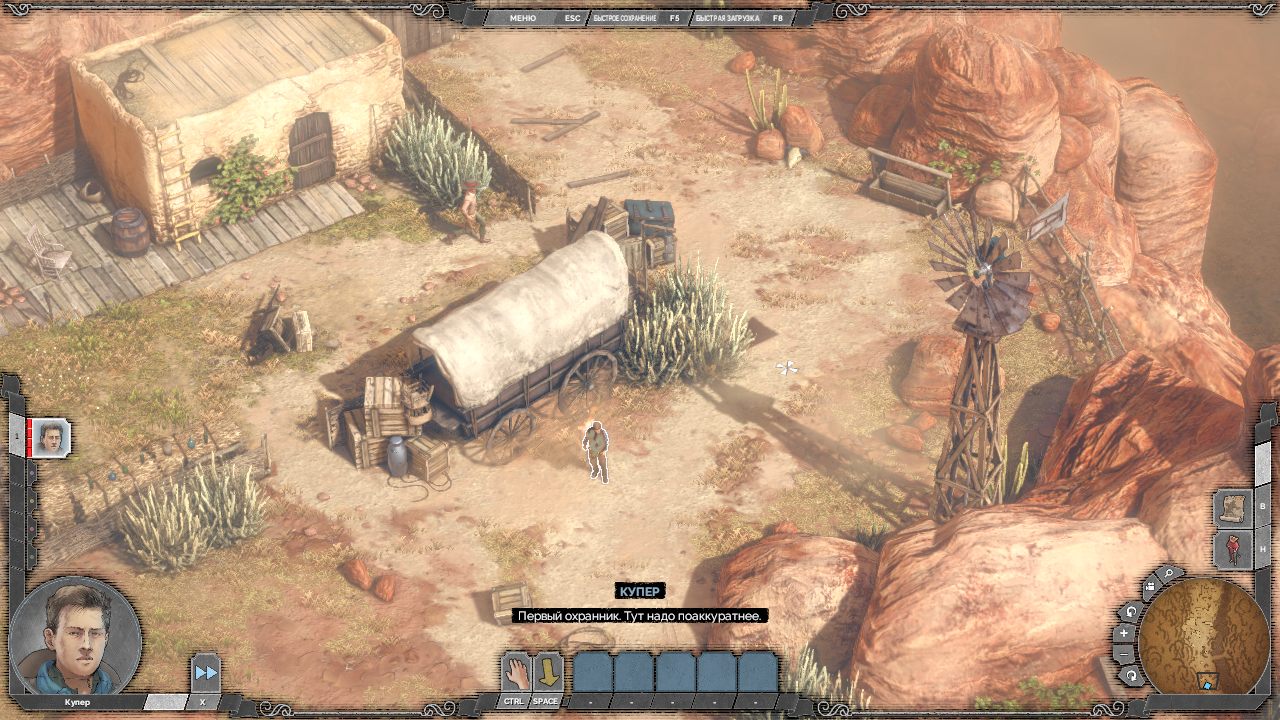The height and width of the screenshot is (720, 1280).
Task: Rotate camera with the upper rotation arrow button
Action: [x=1132, y=612]
